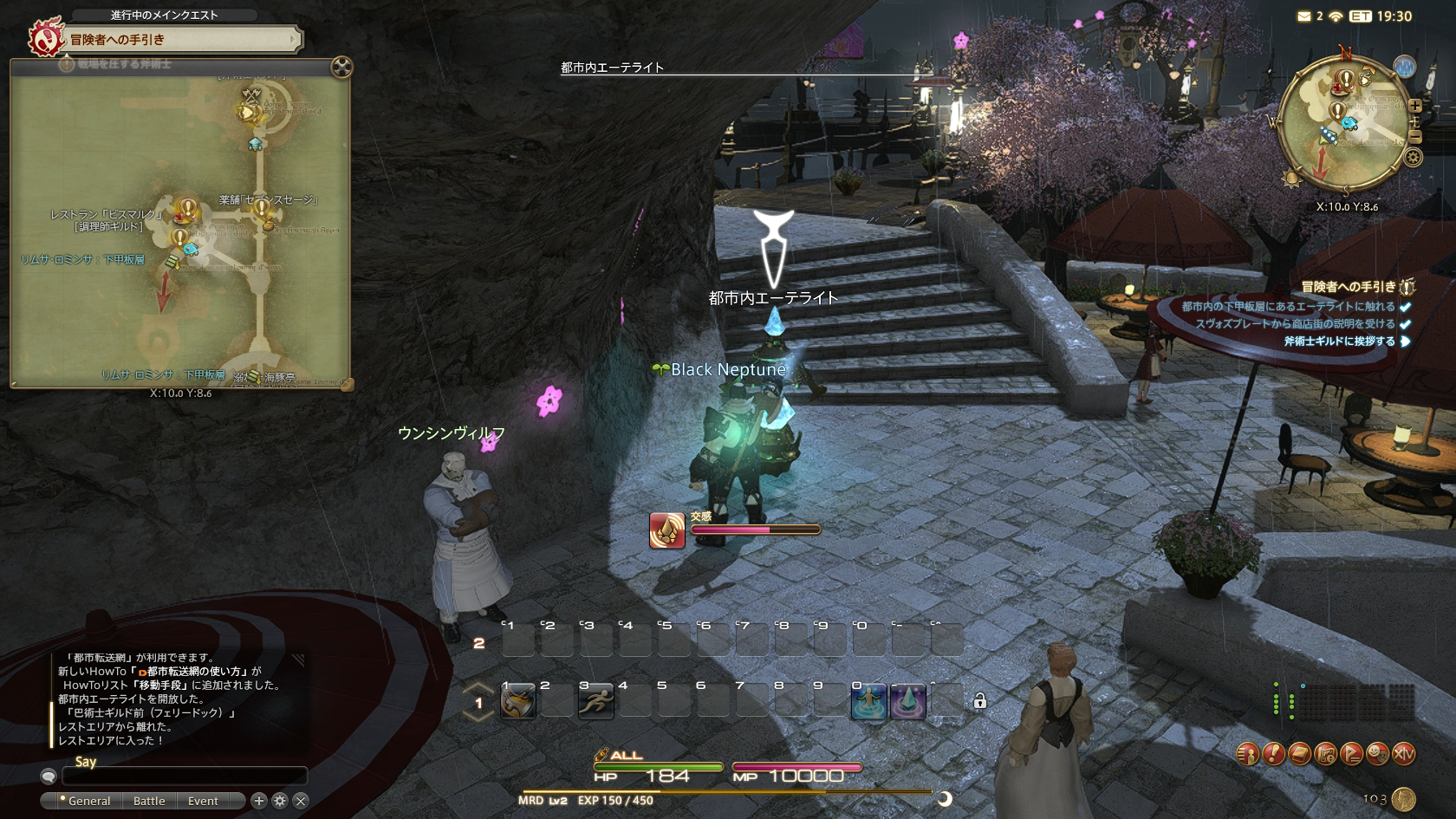Image resolution: width=1456 pixels, height=819 pixels.
Task: Switch to the Battle chat tab
Action: (149, 801)
